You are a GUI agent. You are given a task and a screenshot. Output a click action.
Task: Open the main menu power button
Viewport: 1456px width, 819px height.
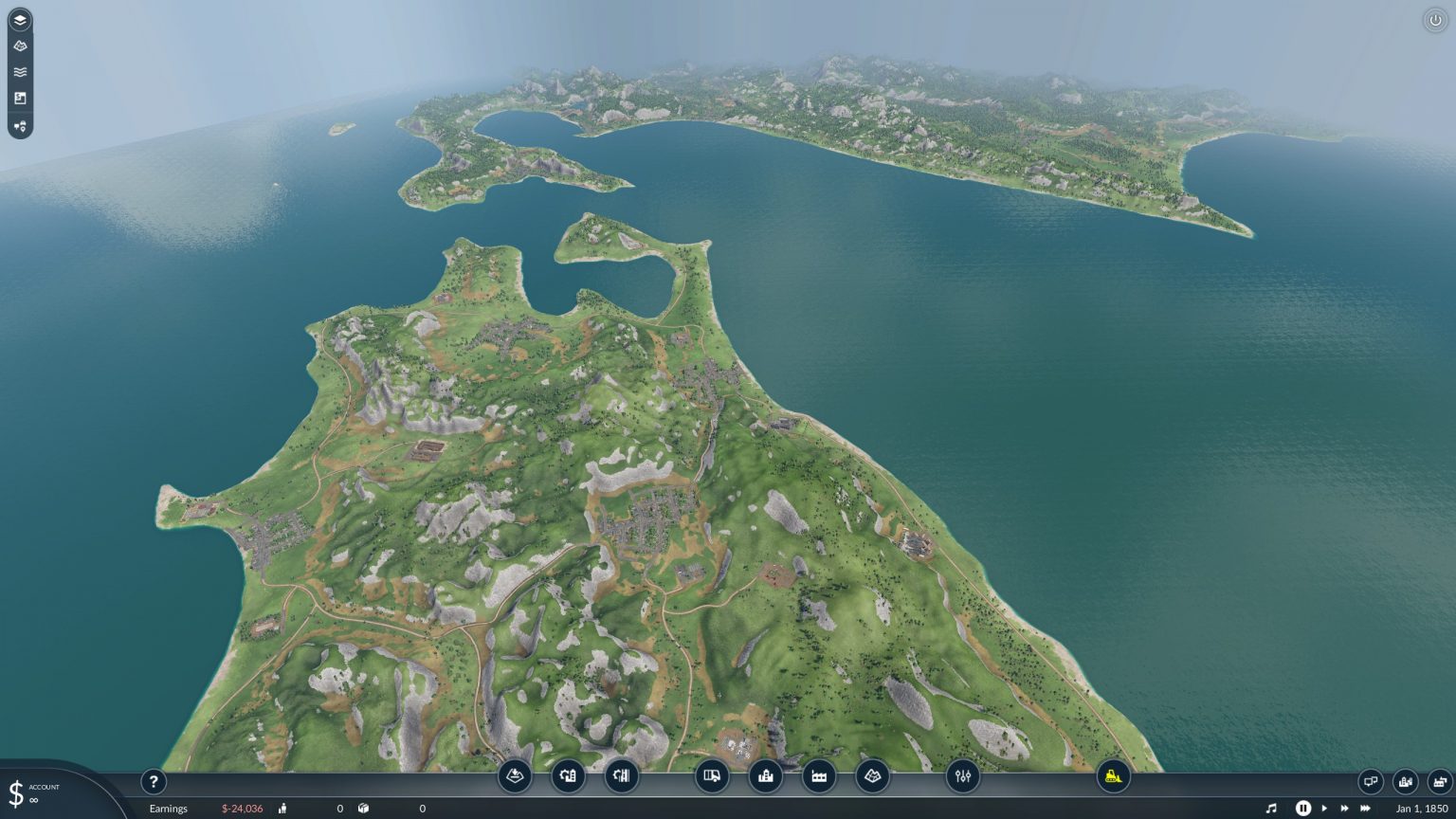pos(1437,19)
